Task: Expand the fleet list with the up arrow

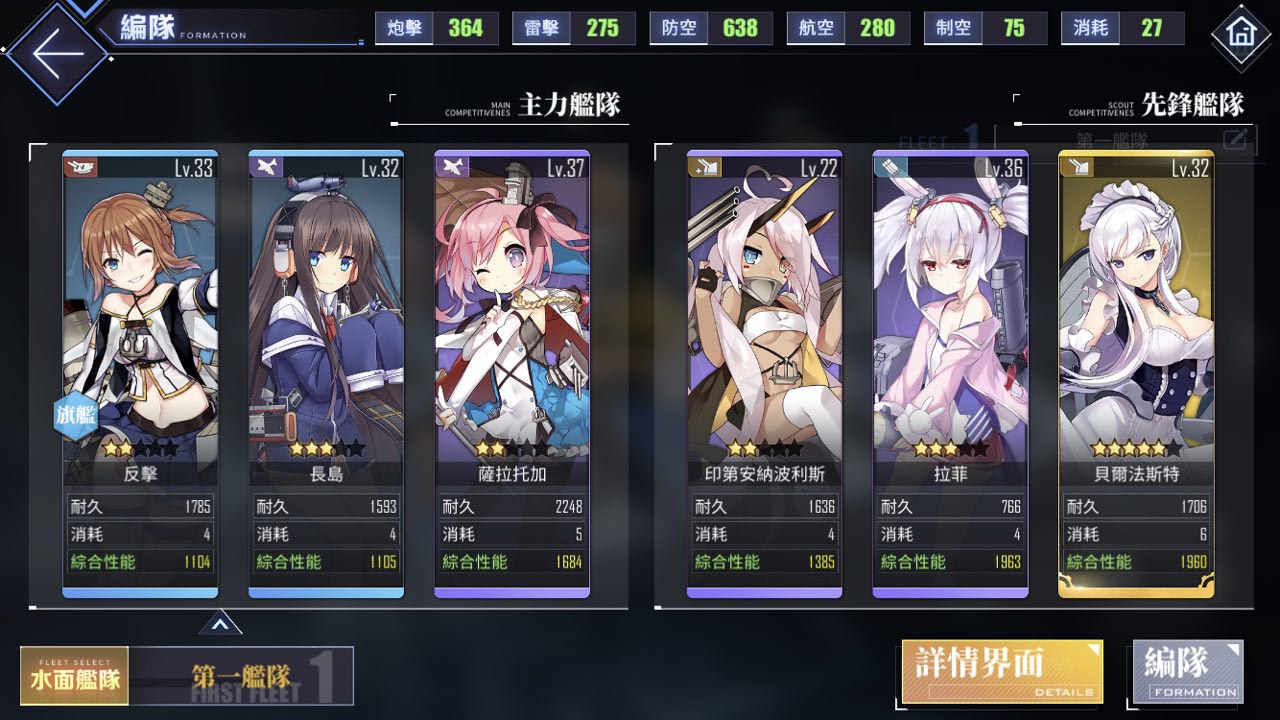Action: 220,625
